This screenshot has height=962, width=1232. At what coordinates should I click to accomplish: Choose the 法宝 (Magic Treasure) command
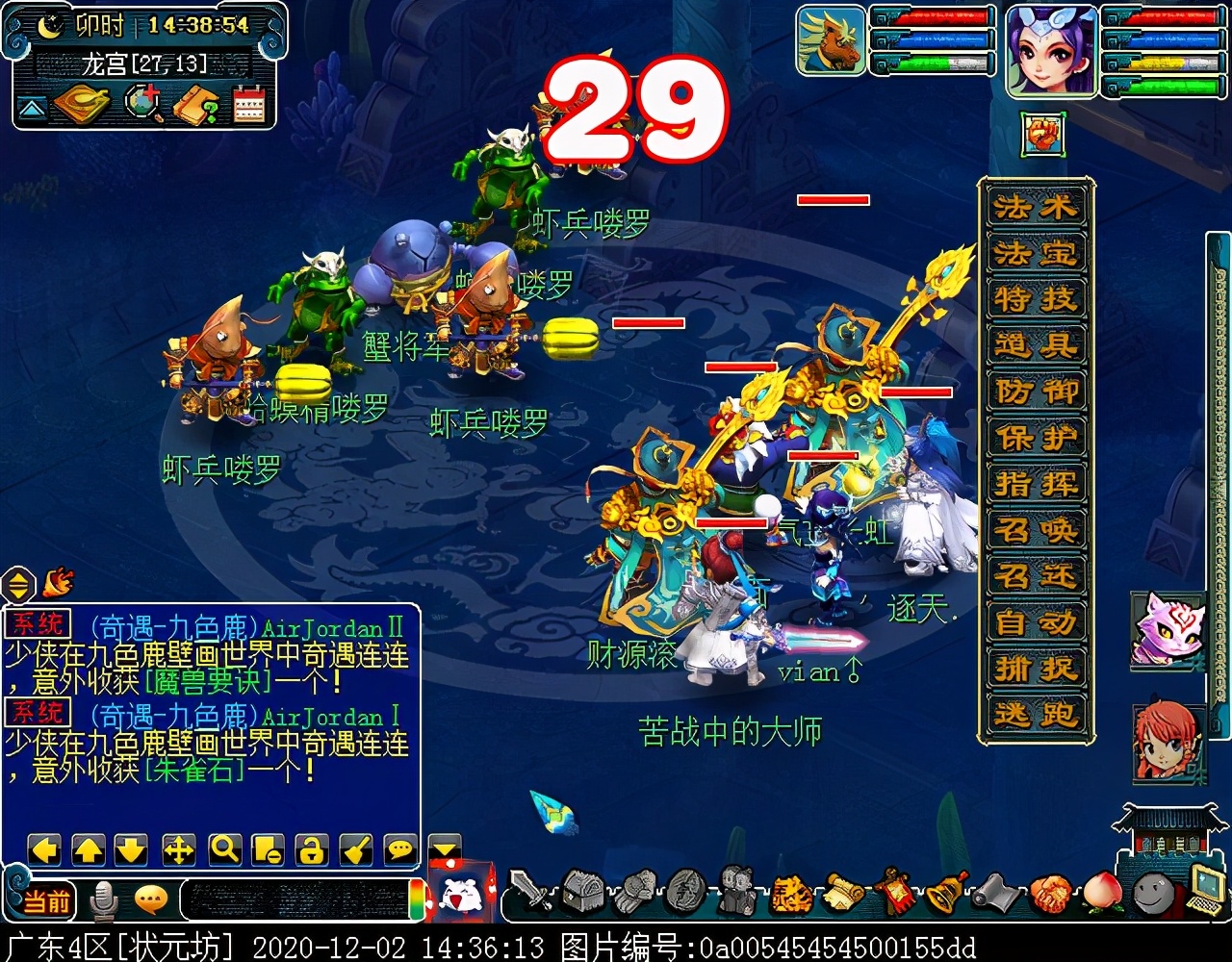1036,253
